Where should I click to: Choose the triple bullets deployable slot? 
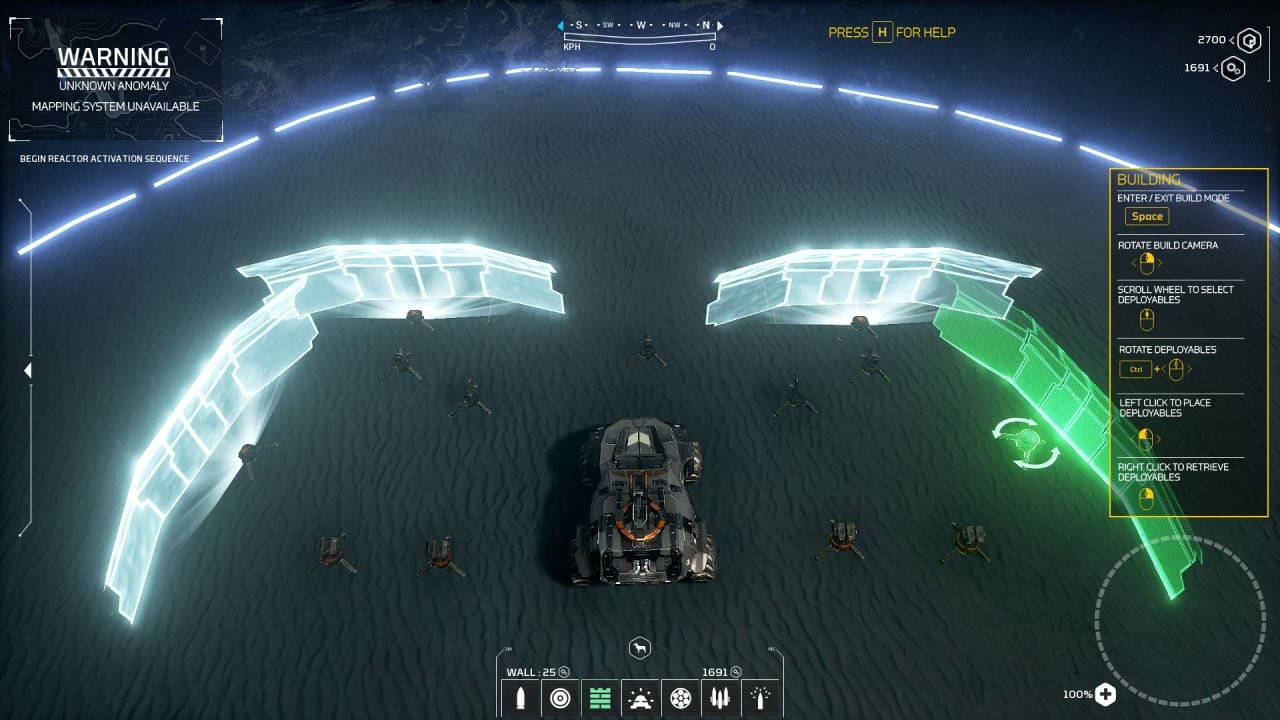[x=720, y=698]
